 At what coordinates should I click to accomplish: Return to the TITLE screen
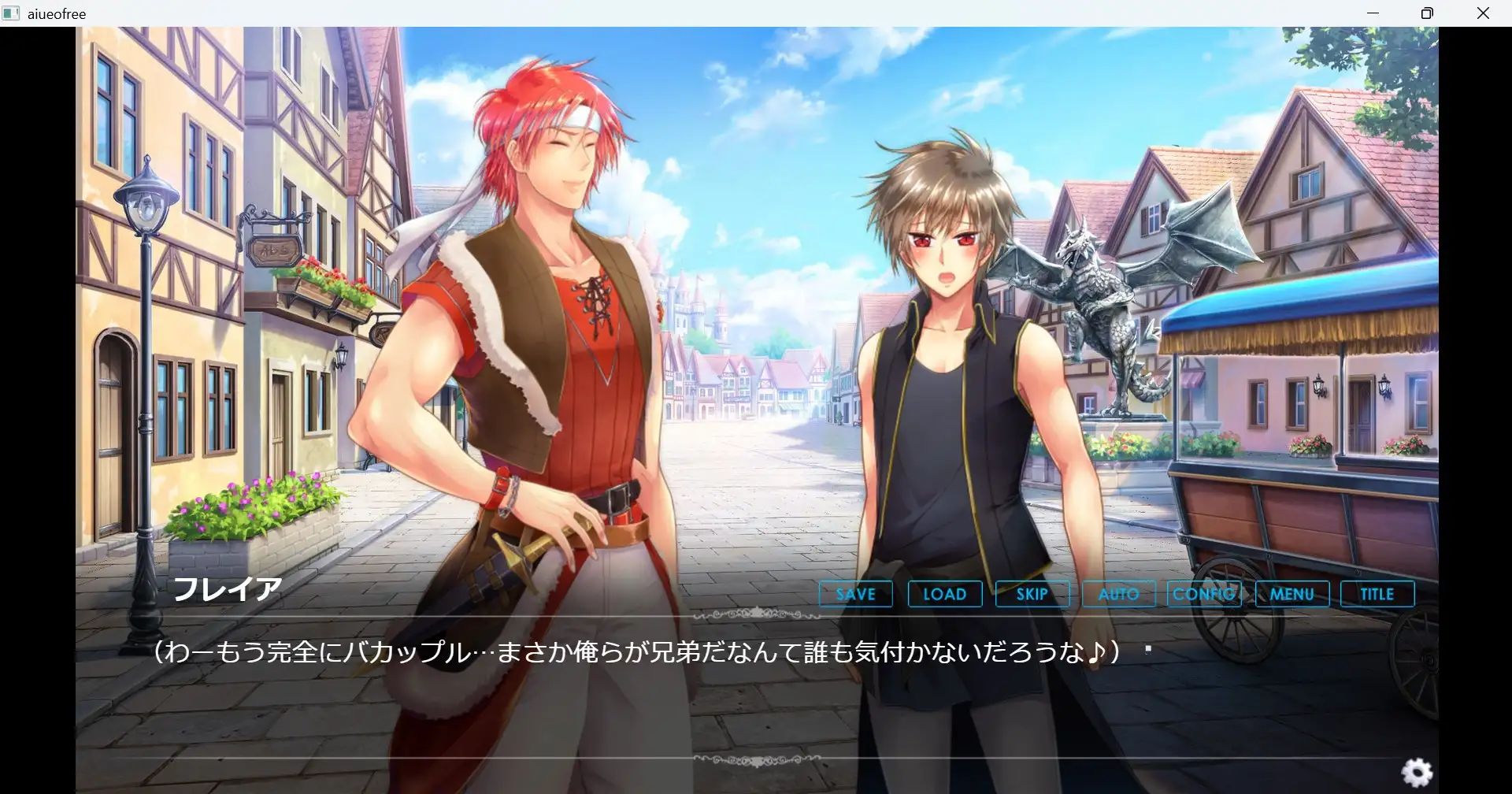[1377, 594]
